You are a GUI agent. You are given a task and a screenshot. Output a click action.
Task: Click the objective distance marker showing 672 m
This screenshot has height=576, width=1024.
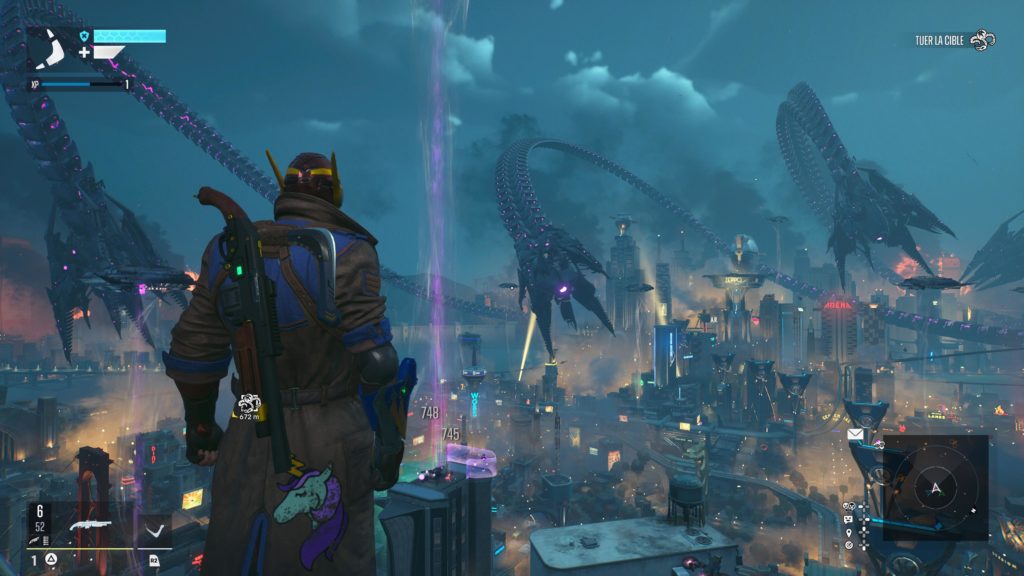[248, 405]
